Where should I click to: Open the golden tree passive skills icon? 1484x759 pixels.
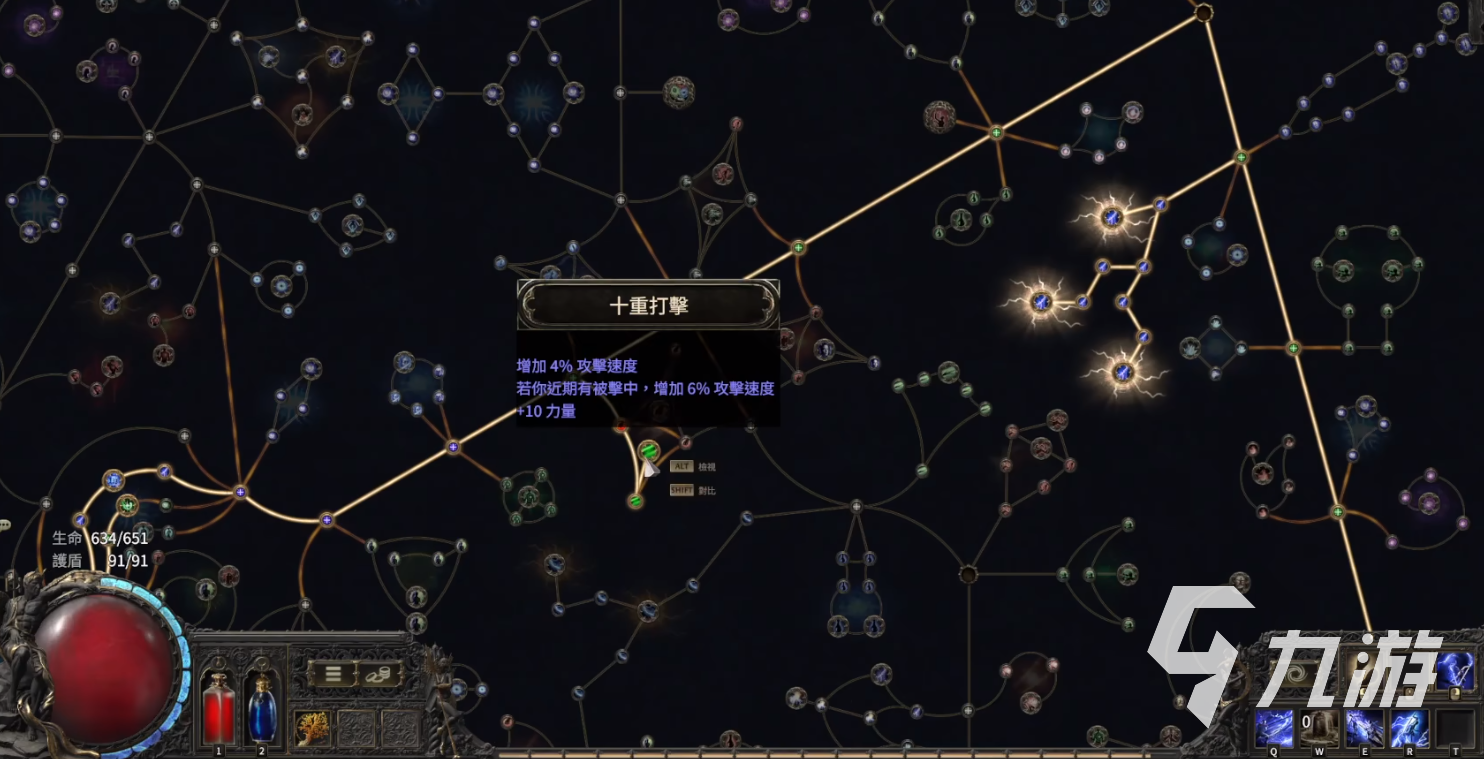click(x=313, y=729)
